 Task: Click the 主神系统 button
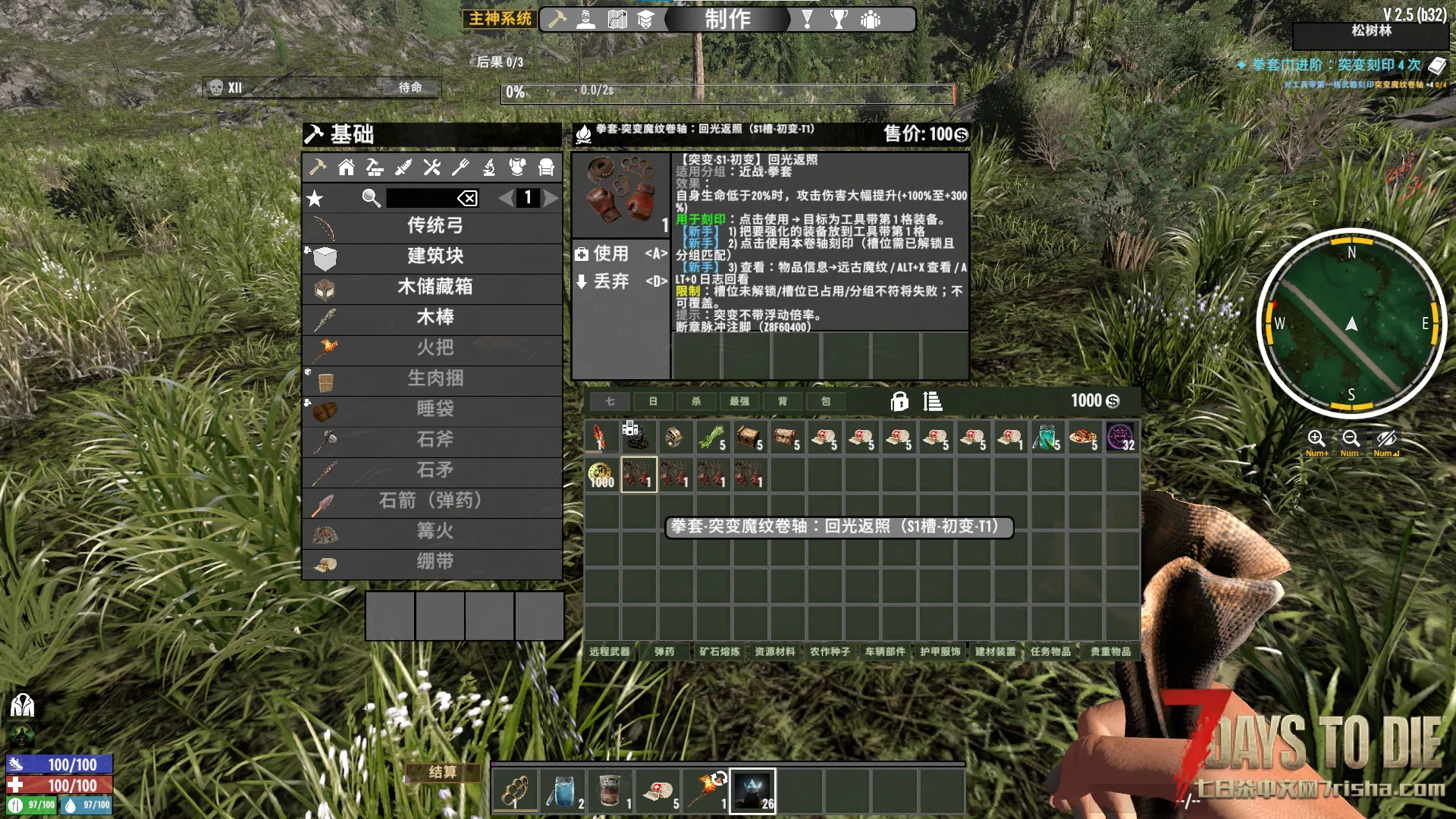pos(500,19)
